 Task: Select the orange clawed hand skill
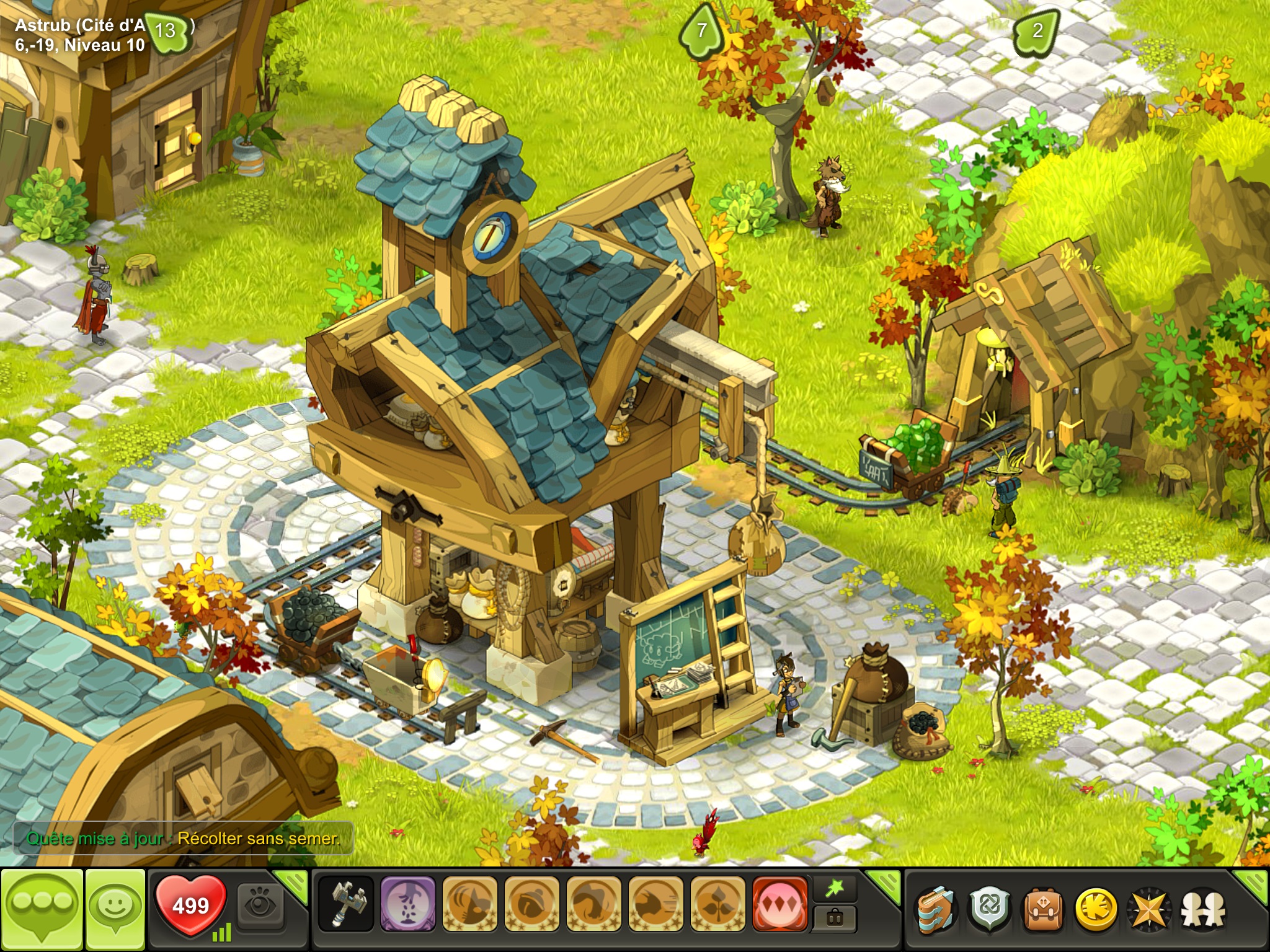pos(593,904)
